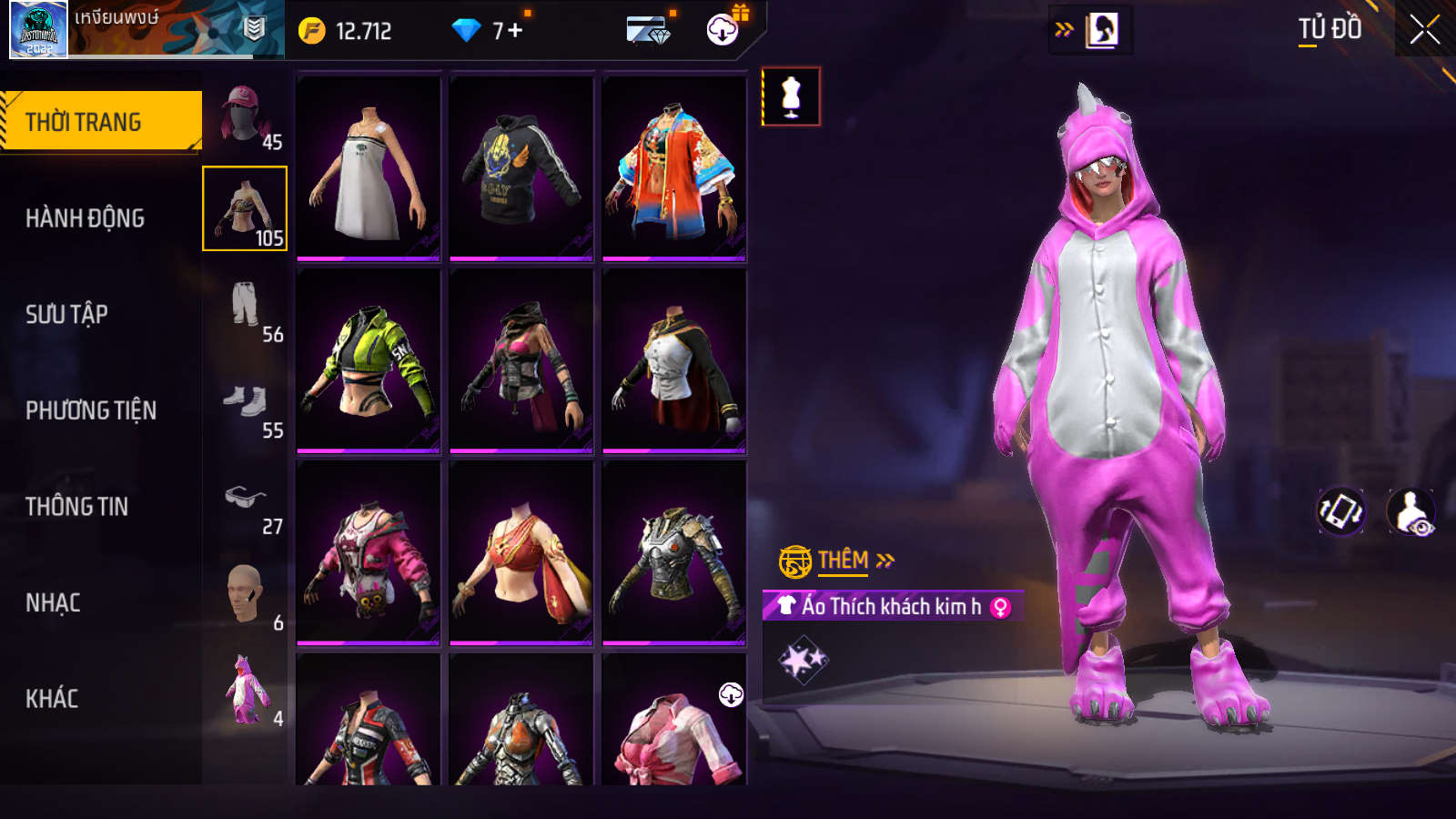Open the Hành Động menu tab

click(x=85, y=218)
